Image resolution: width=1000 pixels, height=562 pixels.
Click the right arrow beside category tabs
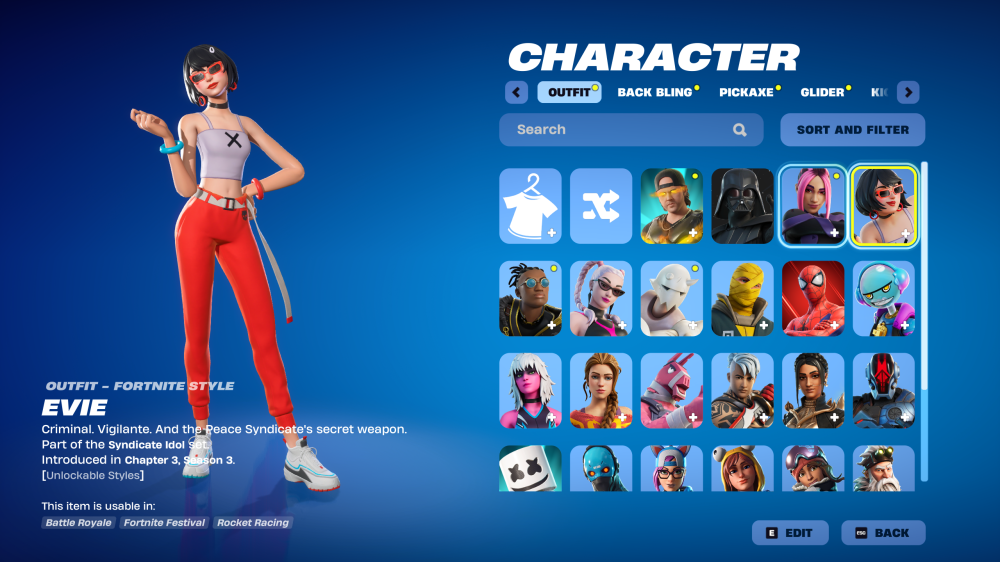click(908, 92)
